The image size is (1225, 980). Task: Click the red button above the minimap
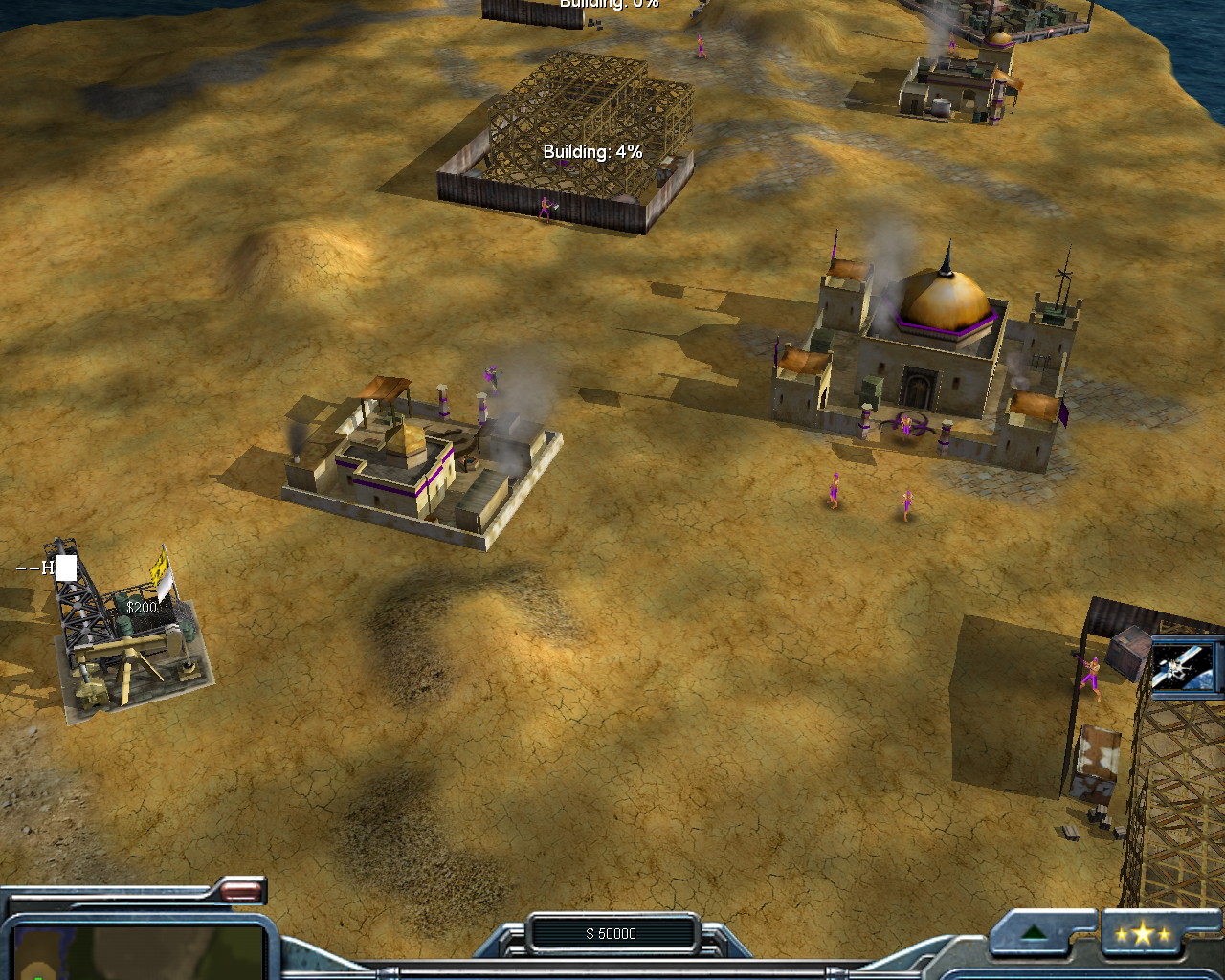pyautogui.click(x=241, y=892)
